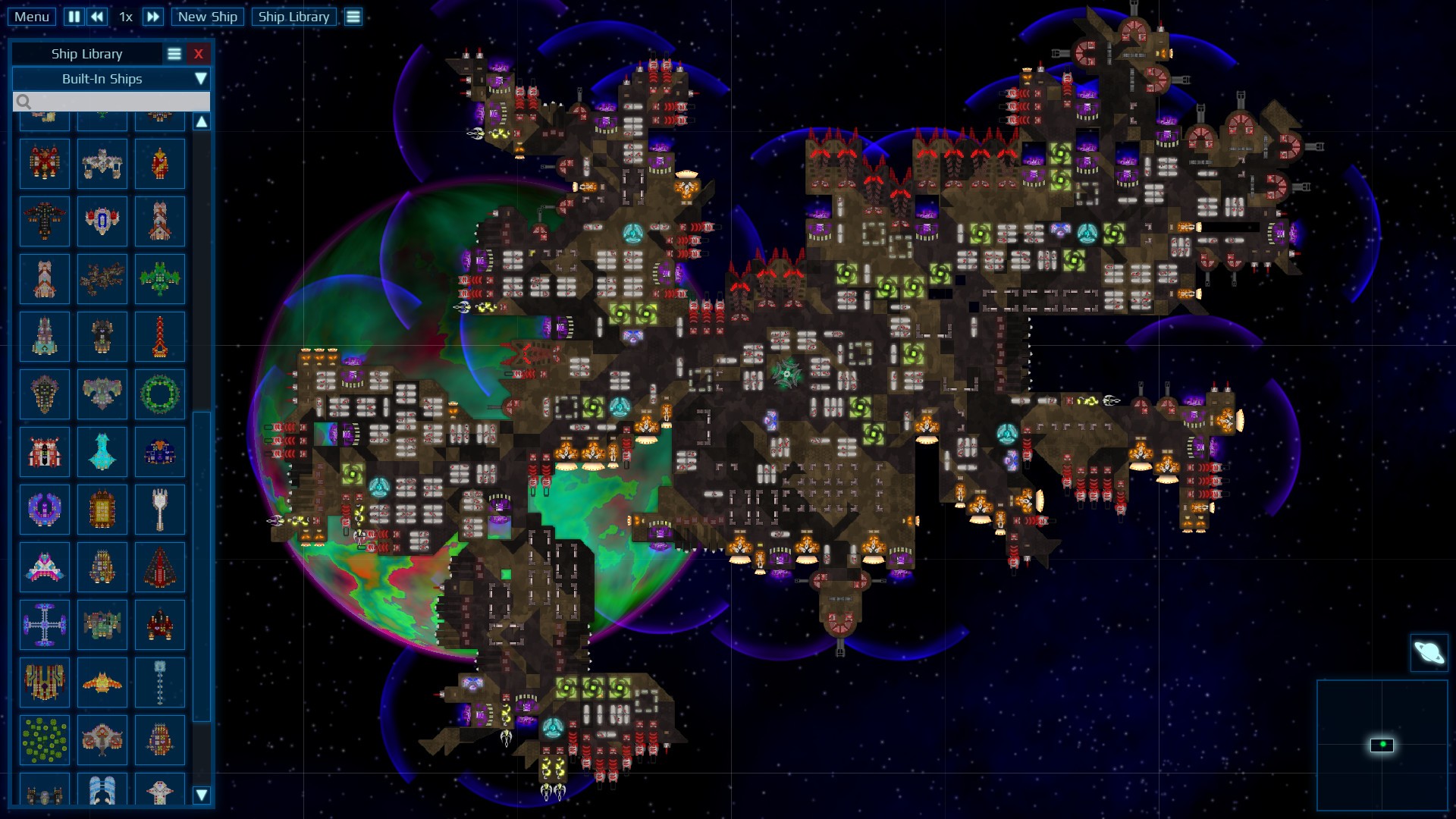Image resolution: width=1456 pixels, height=819 pixels.
Task: Pause the game simulation
Action: 74,17
